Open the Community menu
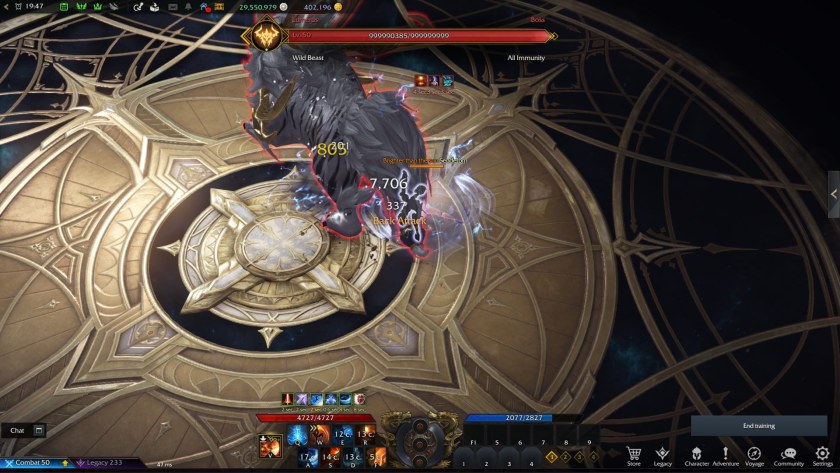The width and height of the screenshot is (840, 473). coord(788,454)
